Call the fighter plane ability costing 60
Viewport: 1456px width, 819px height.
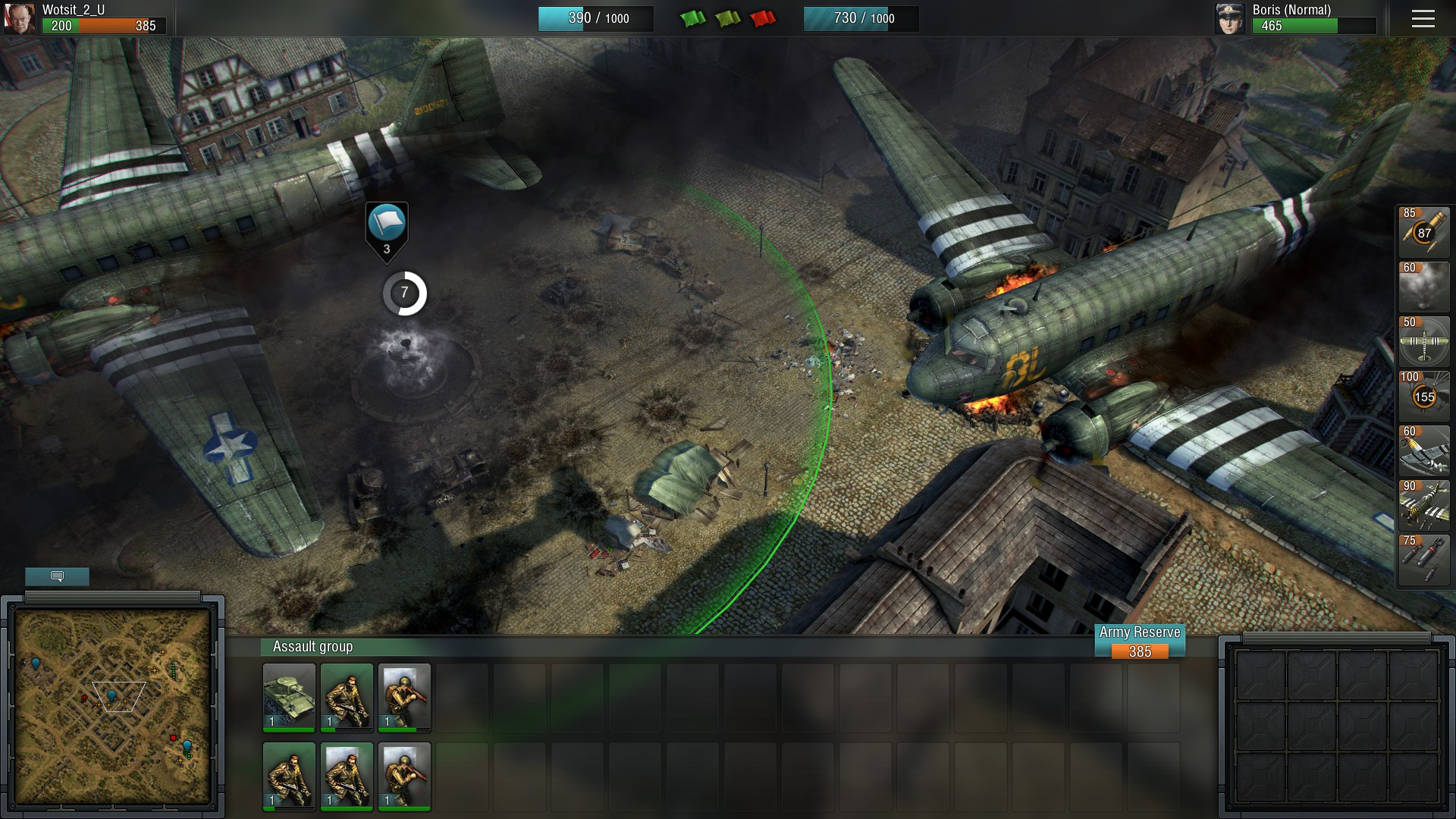[1423, 450]
